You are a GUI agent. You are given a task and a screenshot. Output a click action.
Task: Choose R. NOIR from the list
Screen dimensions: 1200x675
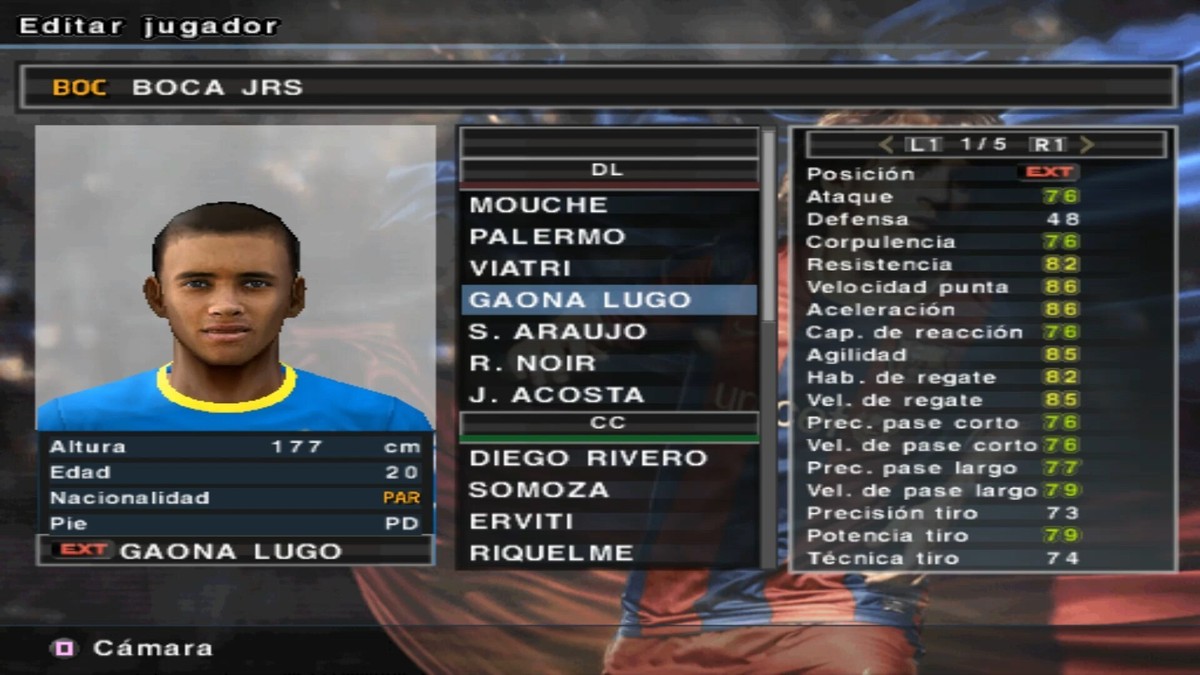point(532,363)
